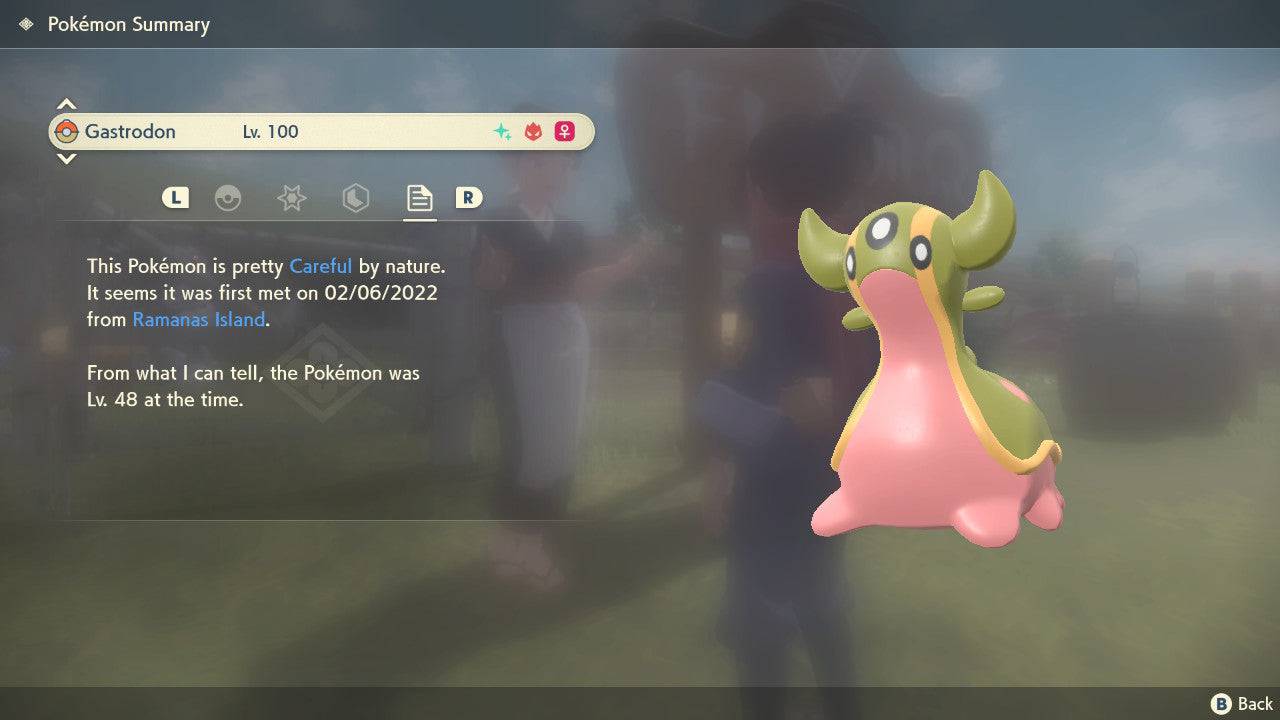1280x720 pixels.
Task: Open the Careful nature link
Action: [320, 266]
